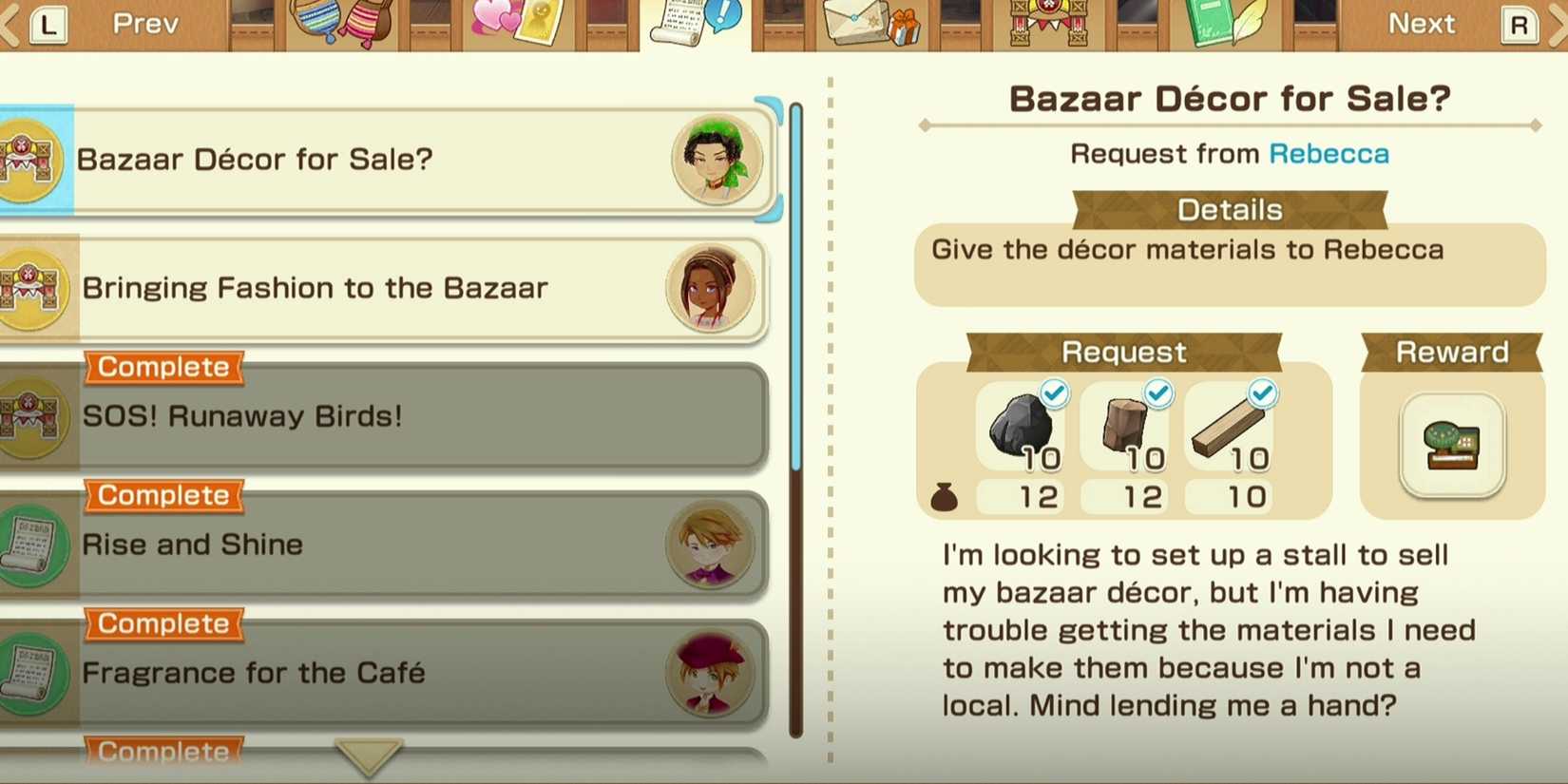Open the heart and photo tab
The image size is (1568, 784).
(519, 23)
